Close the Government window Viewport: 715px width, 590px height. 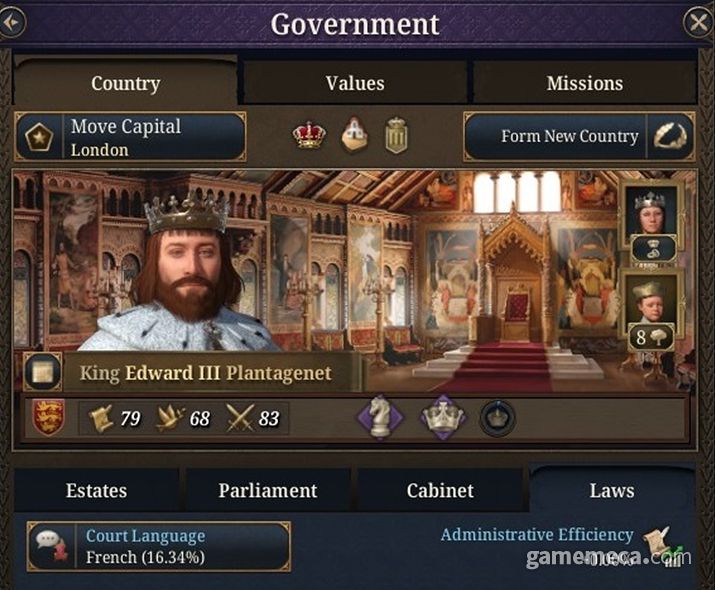(697, 22)
